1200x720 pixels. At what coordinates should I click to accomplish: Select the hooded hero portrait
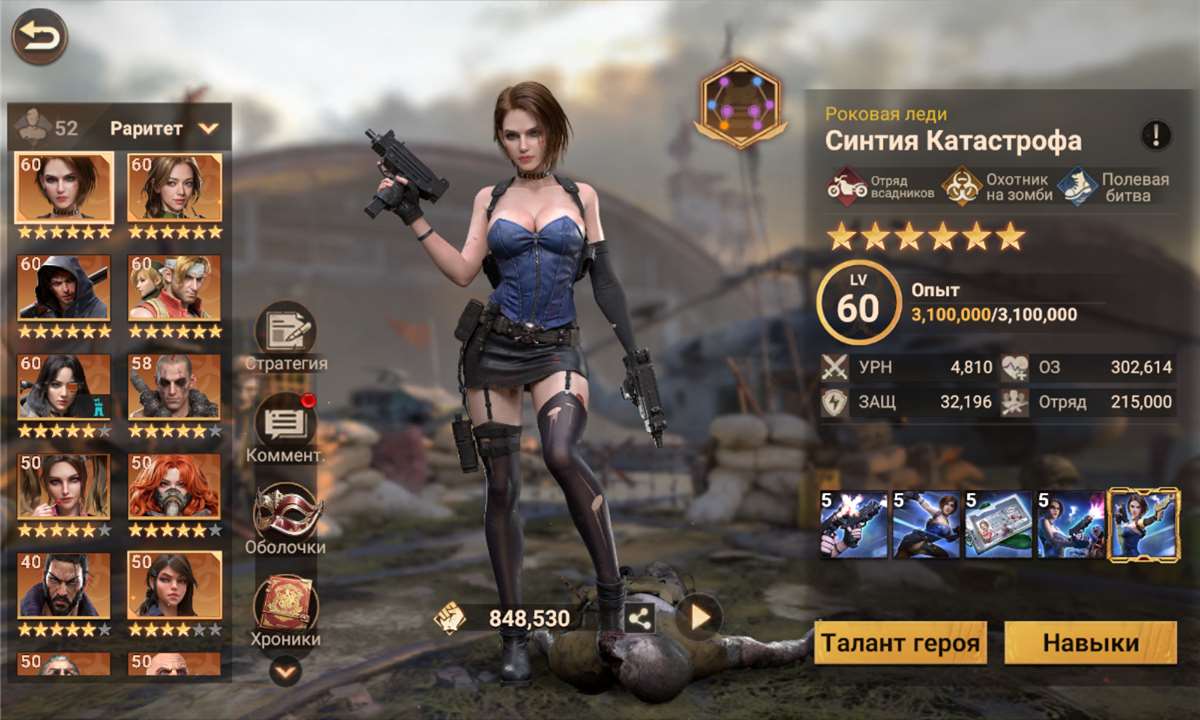[64, 287]
